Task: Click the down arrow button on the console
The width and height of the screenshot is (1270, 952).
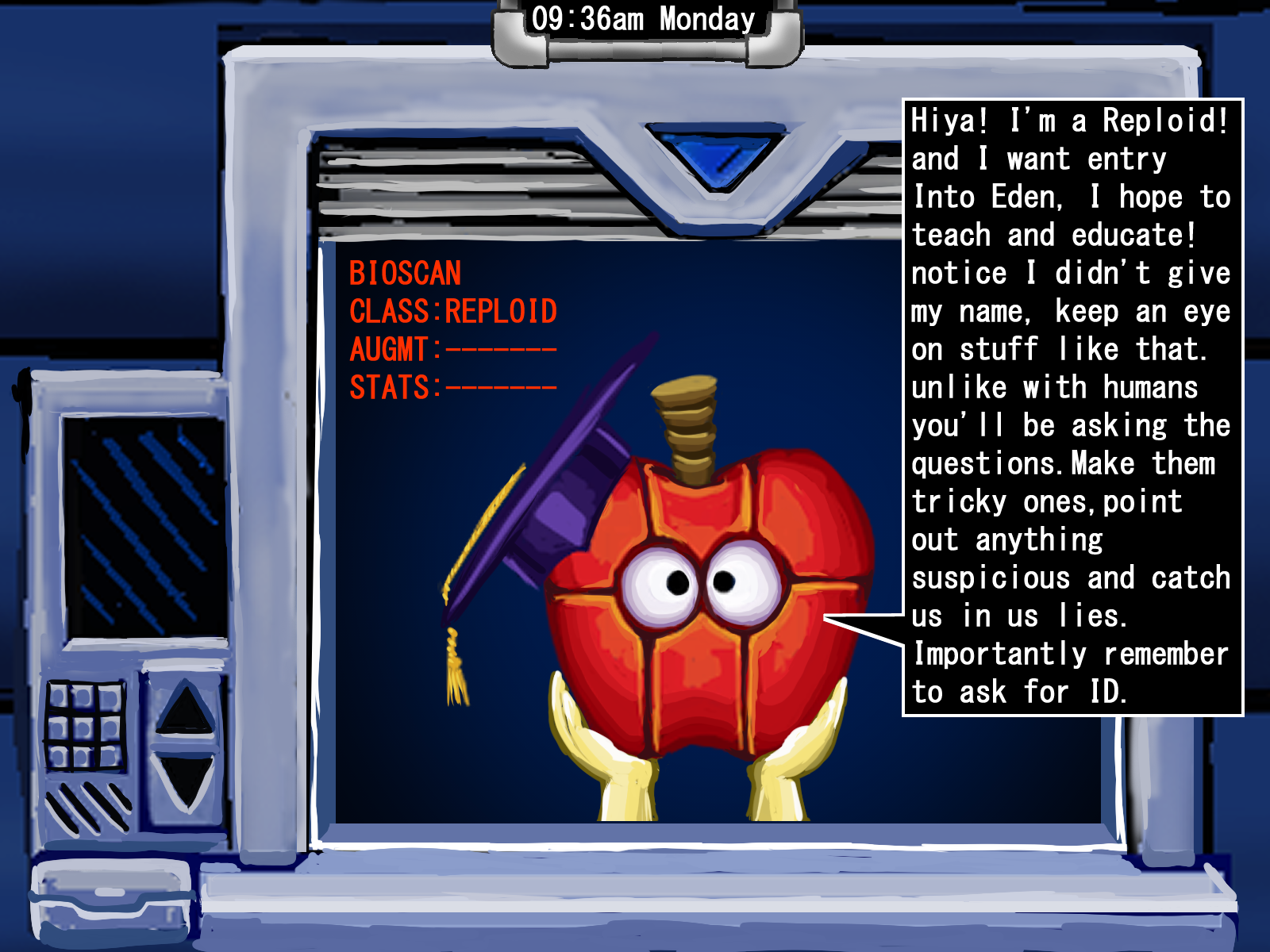Action: point(184,781)
